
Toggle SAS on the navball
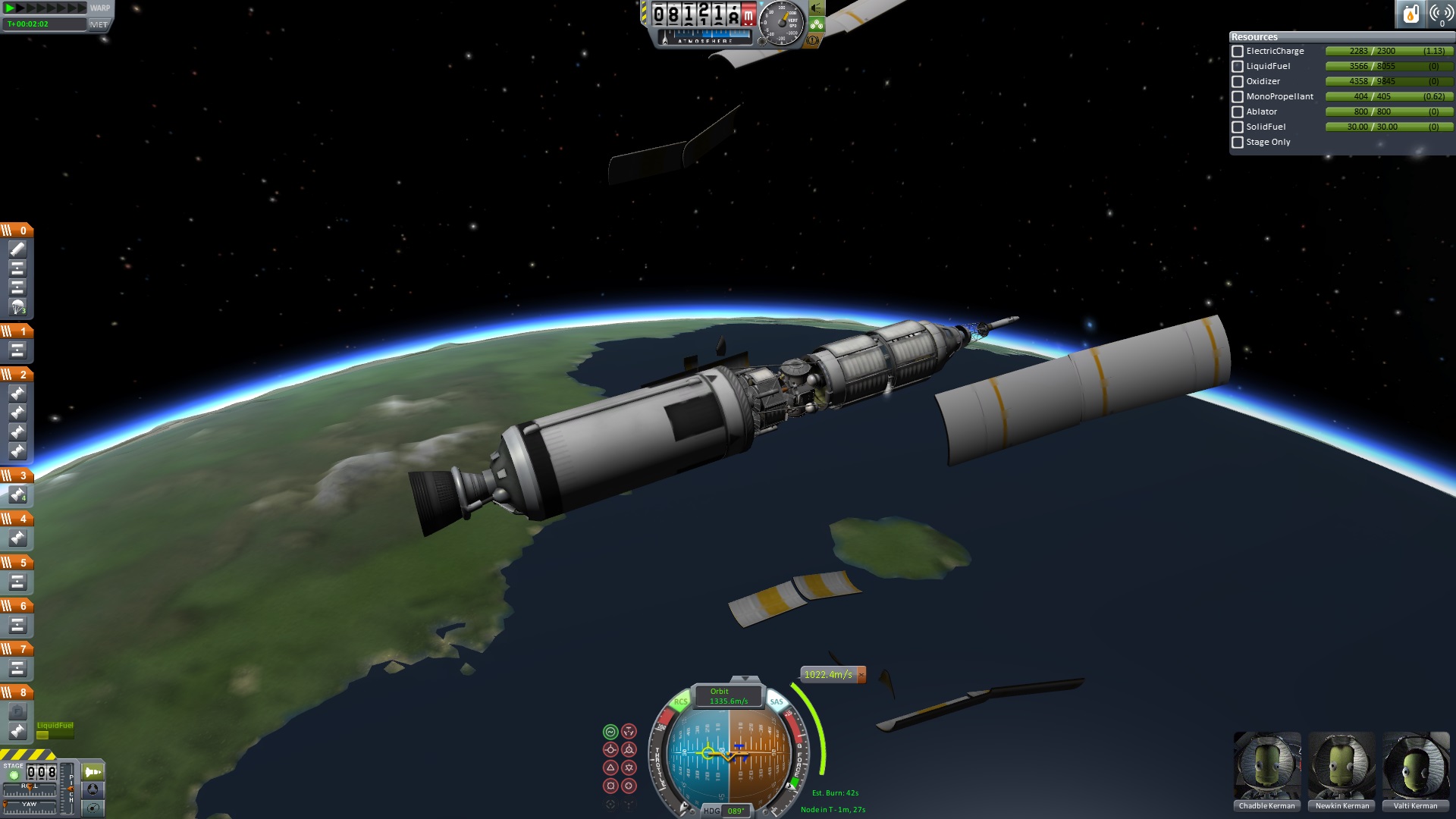(777, 701)
